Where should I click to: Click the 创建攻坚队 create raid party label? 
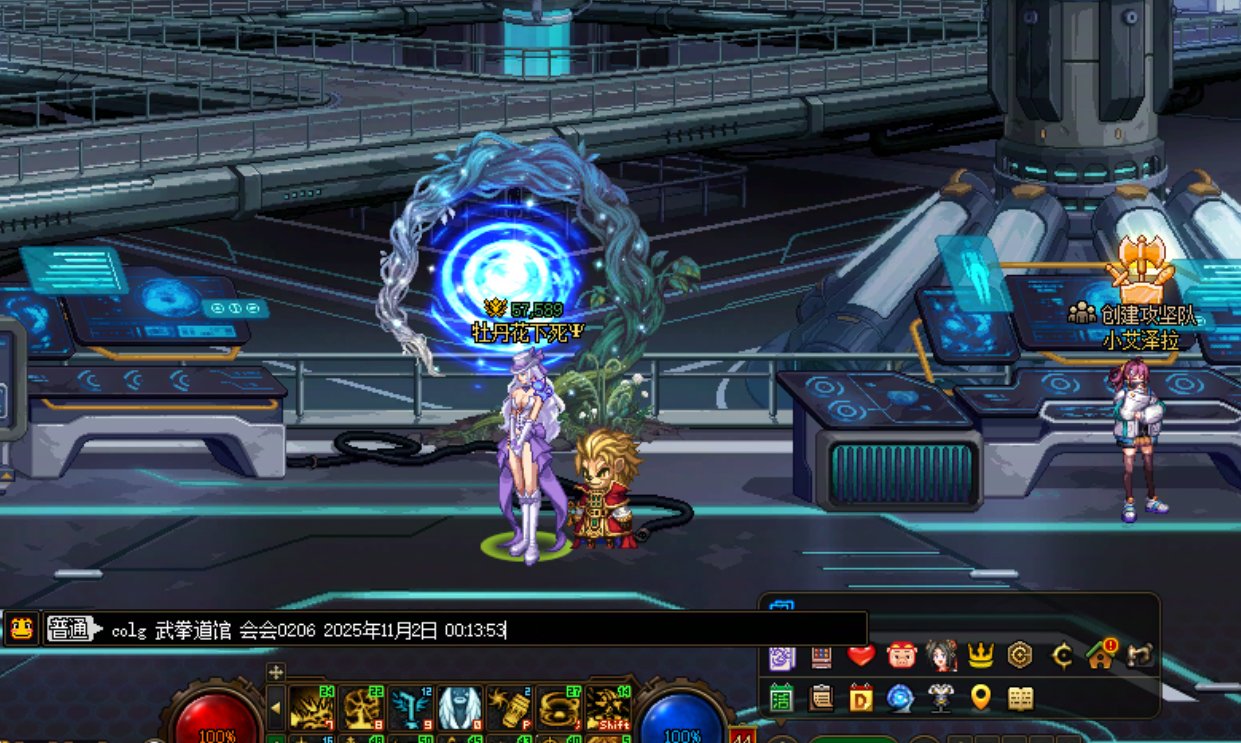pyautogui.click(x=1140, y=314)
